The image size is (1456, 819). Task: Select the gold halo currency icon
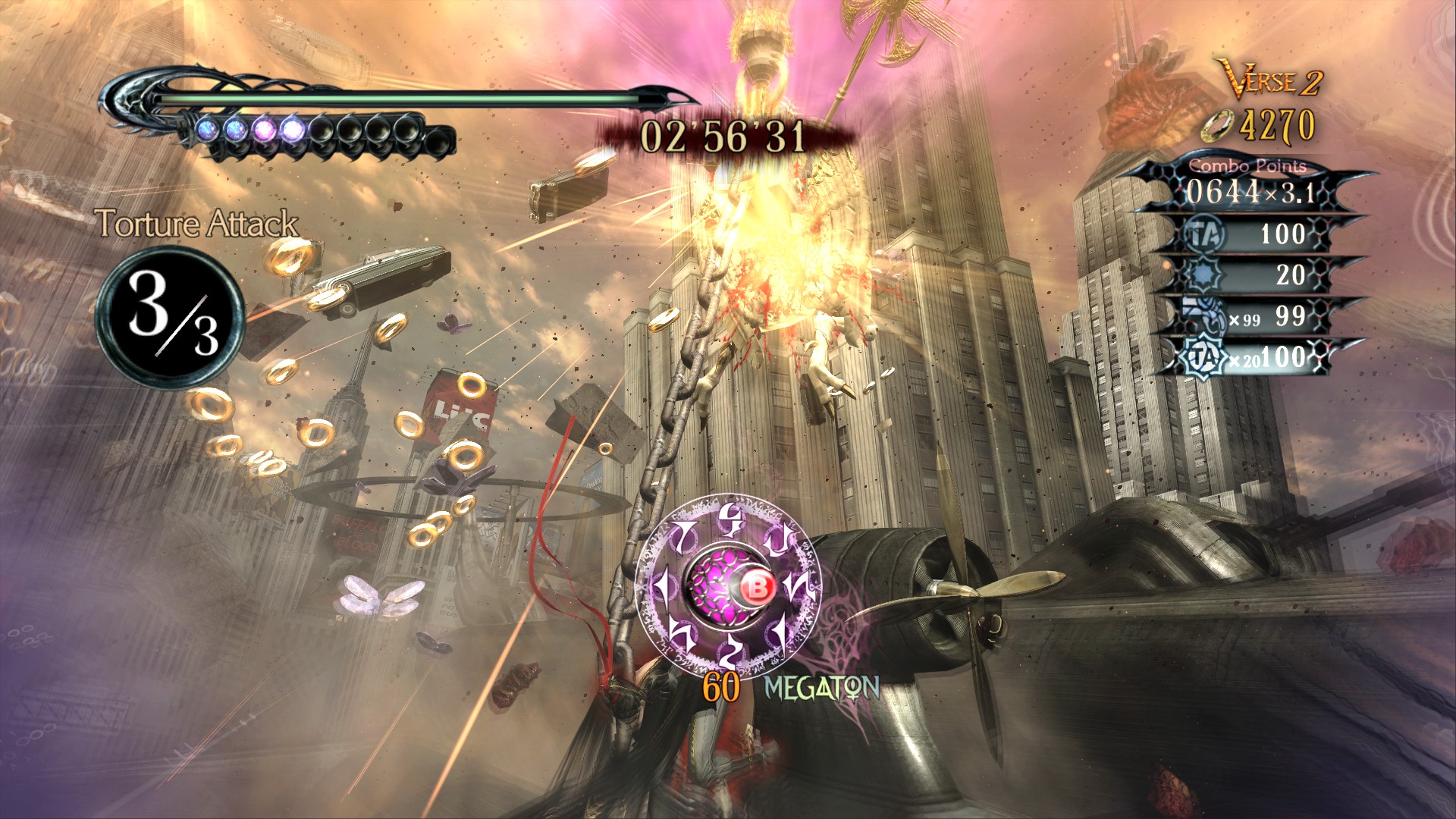coord(1216,125)
